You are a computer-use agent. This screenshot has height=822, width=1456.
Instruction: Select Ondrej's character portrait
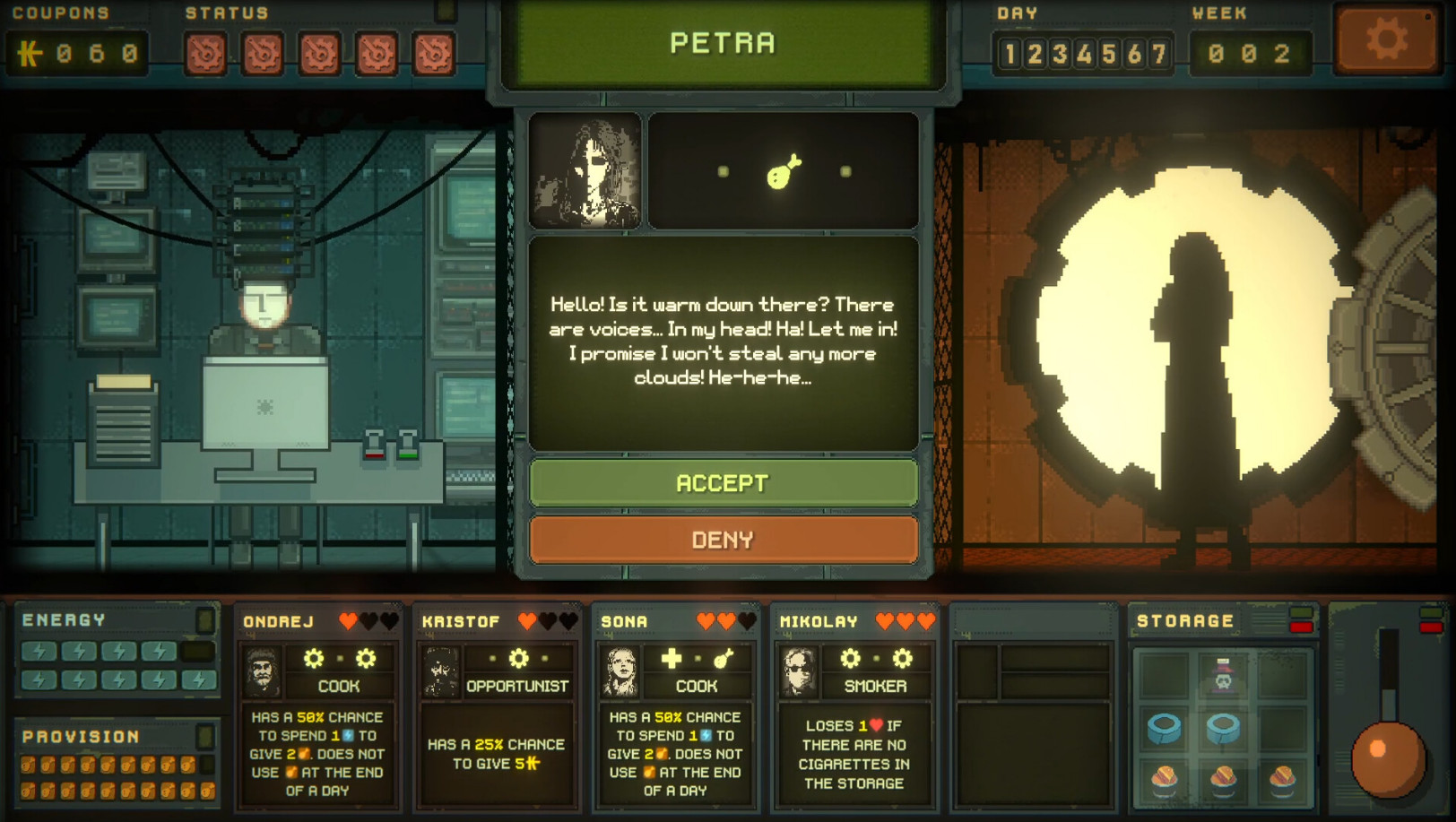[x=263, y=671]
